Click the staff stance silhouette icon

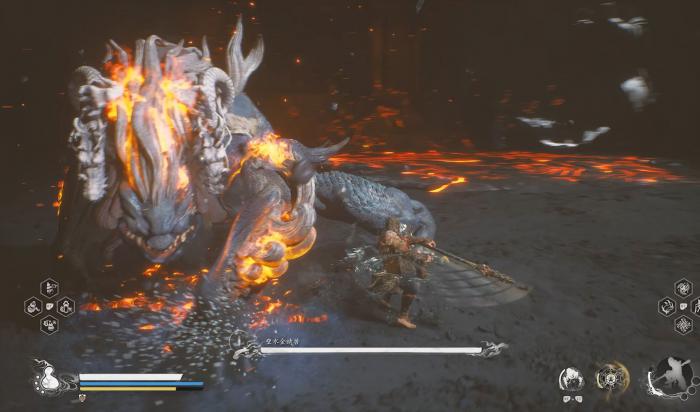[x=672, y=378]
